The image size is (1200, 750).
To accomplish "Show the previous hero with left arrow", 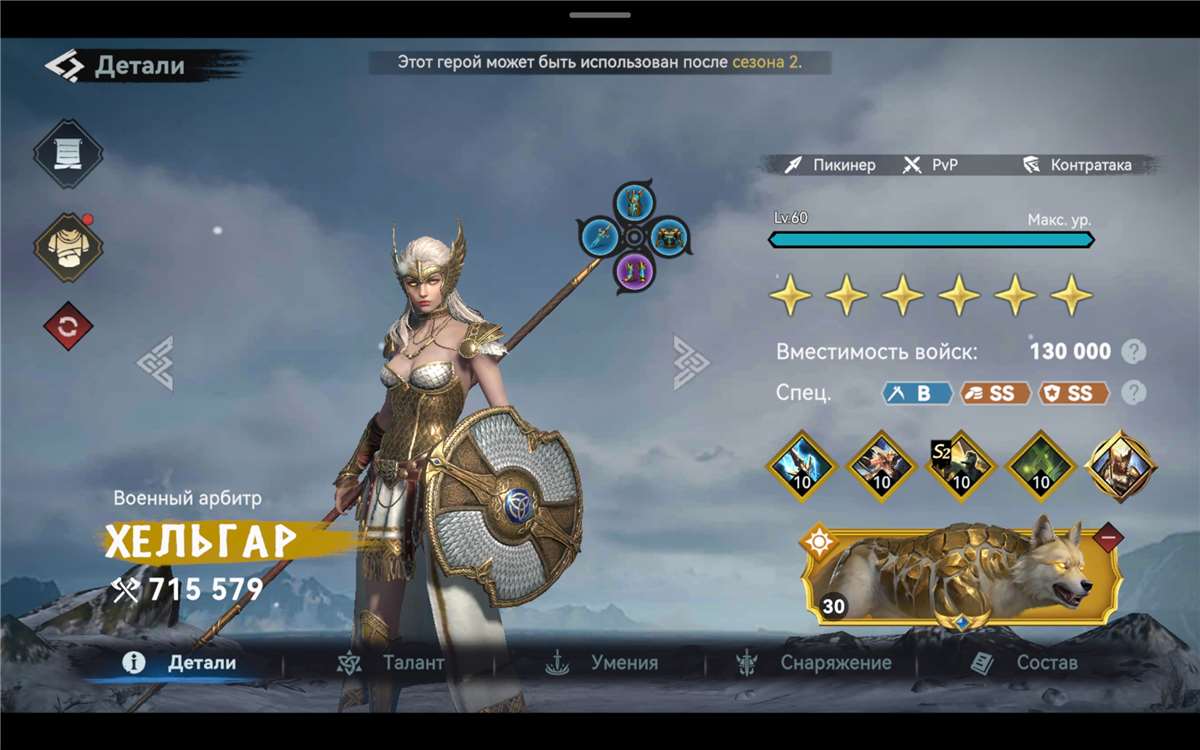I will click(156, 362).
